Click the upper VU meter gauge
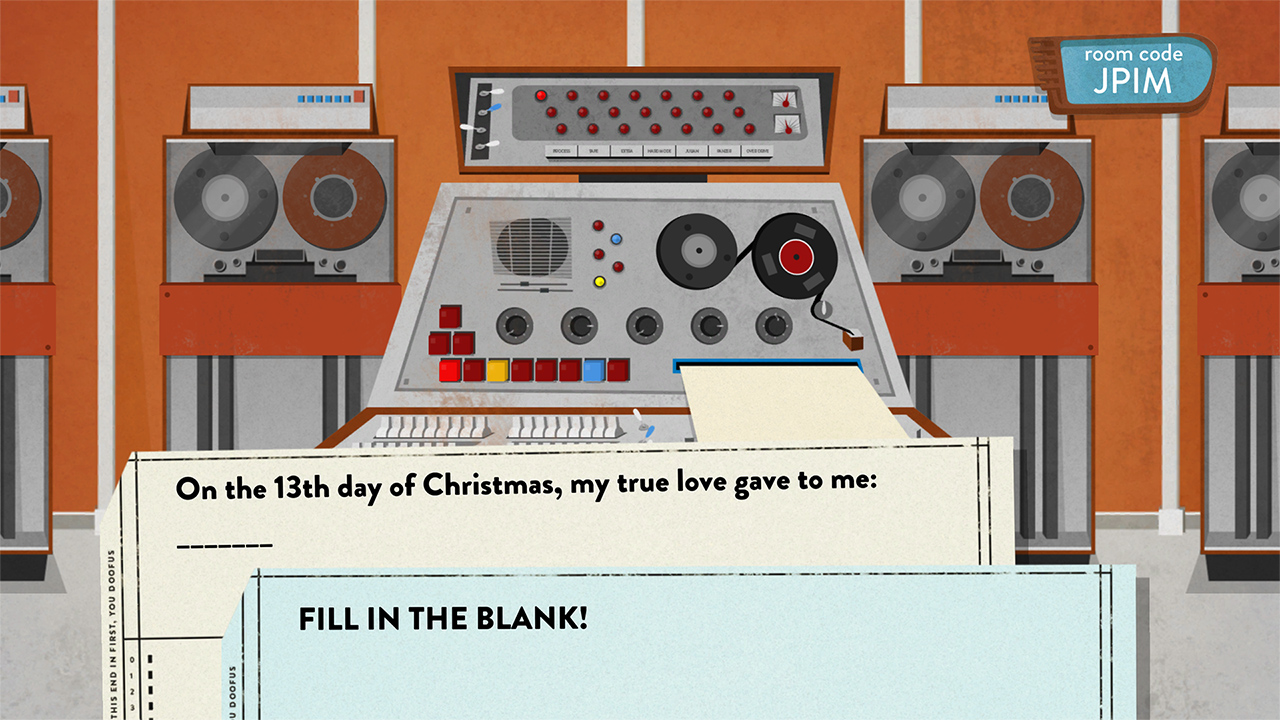The height and width of the screenshot is (720, 1280). pyautogui.click(x=784, y=100)
